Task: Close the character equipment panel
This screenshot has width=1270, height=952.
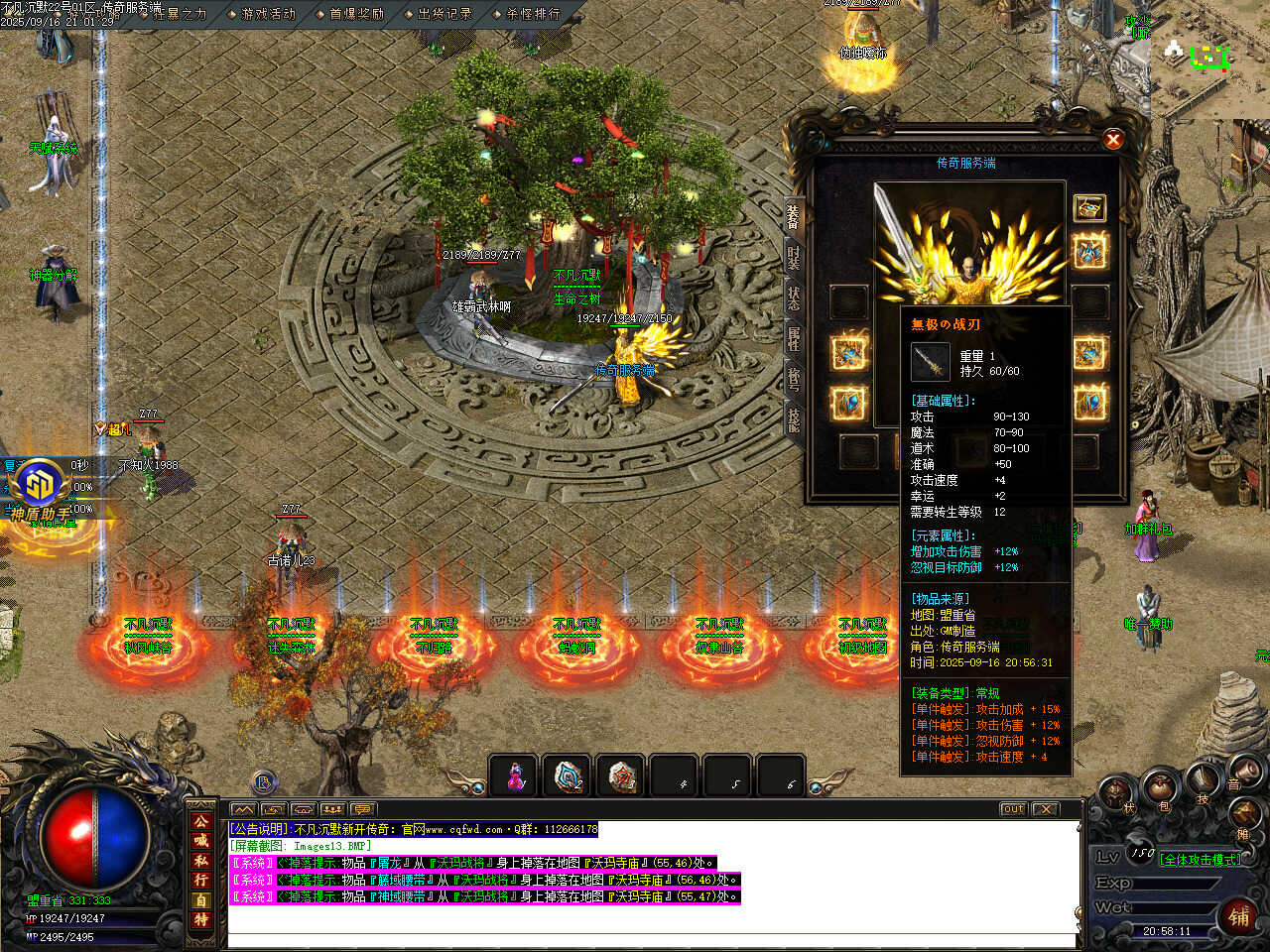Action: pyautogui.click(x=1113, y=140)
